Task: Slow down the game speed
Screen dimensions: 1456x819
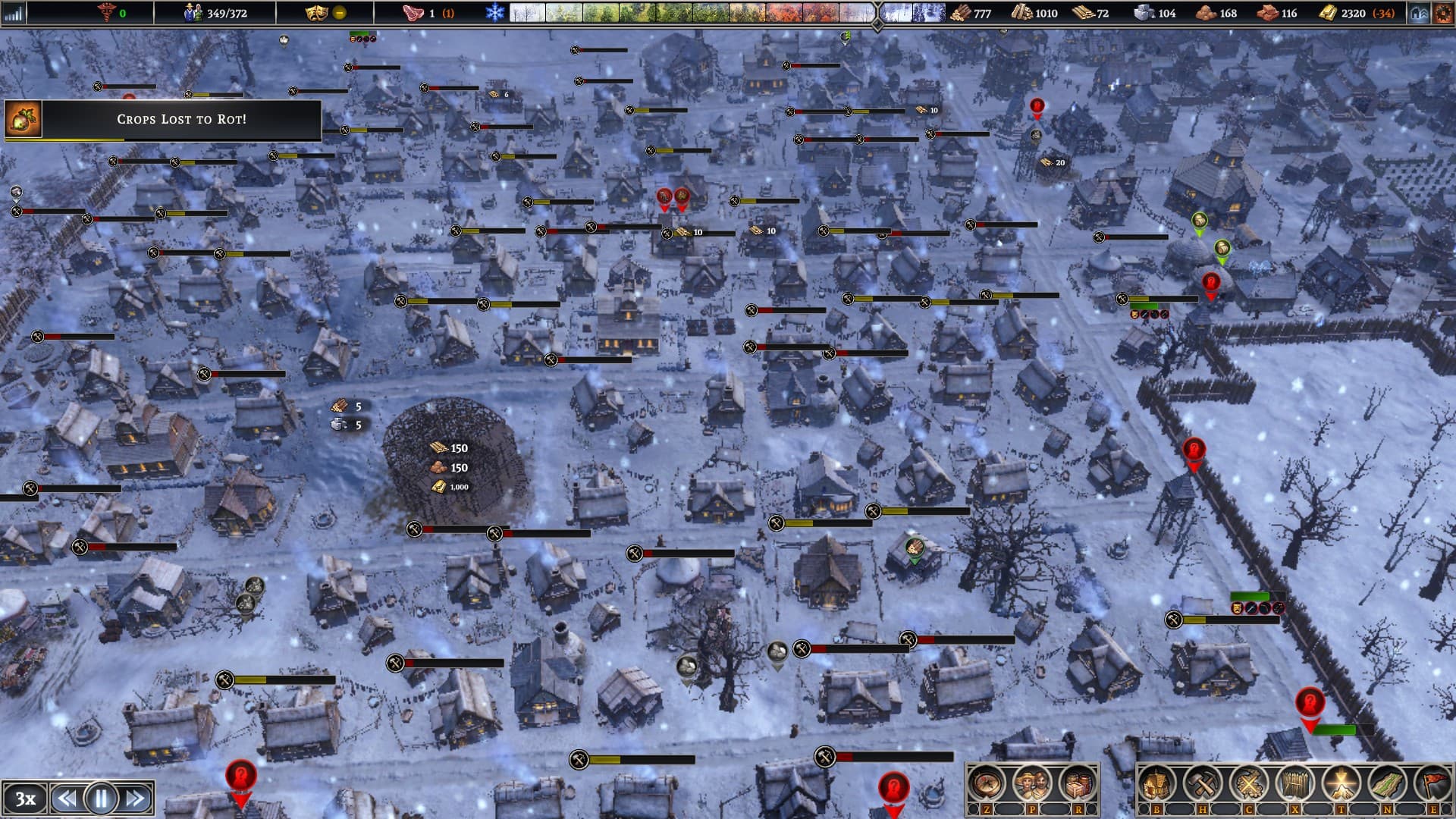Action: [66, 798]
